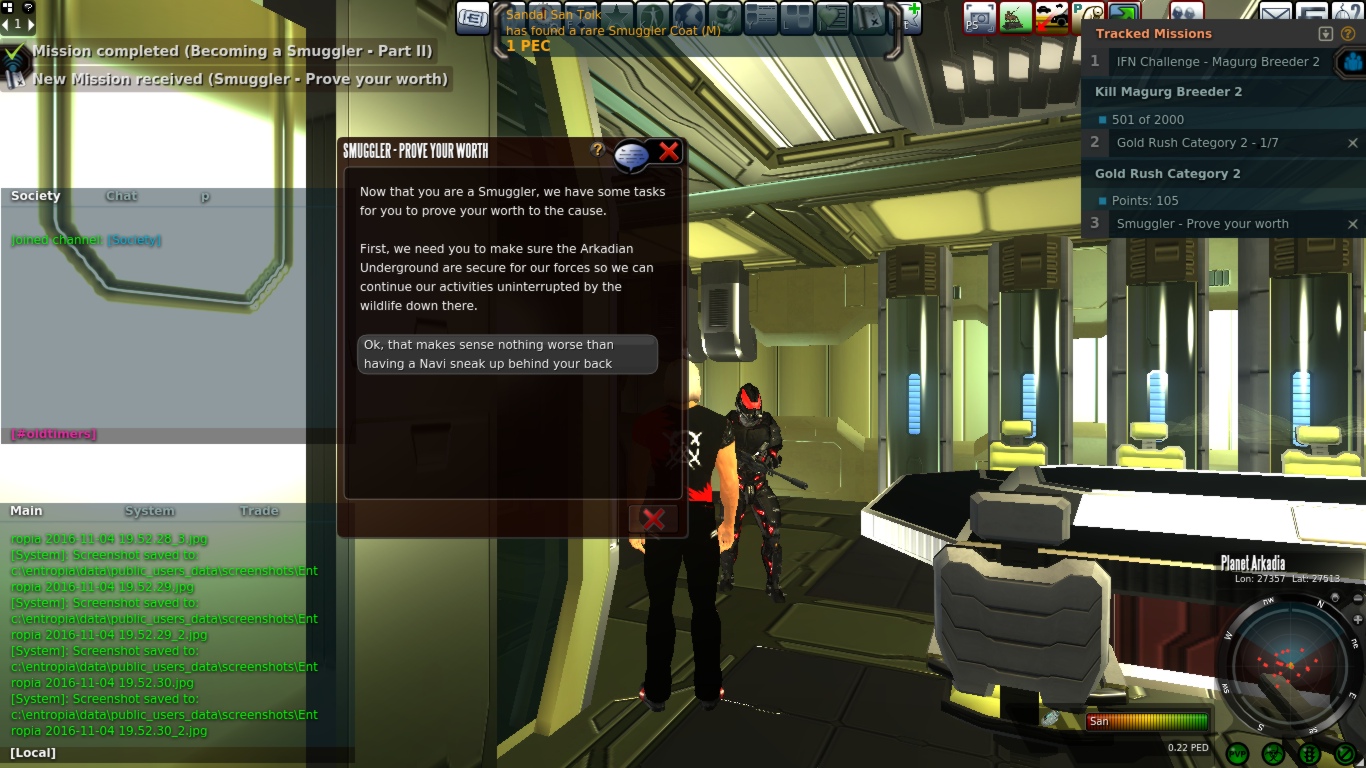Open the blue team icon beside mission one
The height and width of the screenshot is (768, 1366).
[1352, 62]
